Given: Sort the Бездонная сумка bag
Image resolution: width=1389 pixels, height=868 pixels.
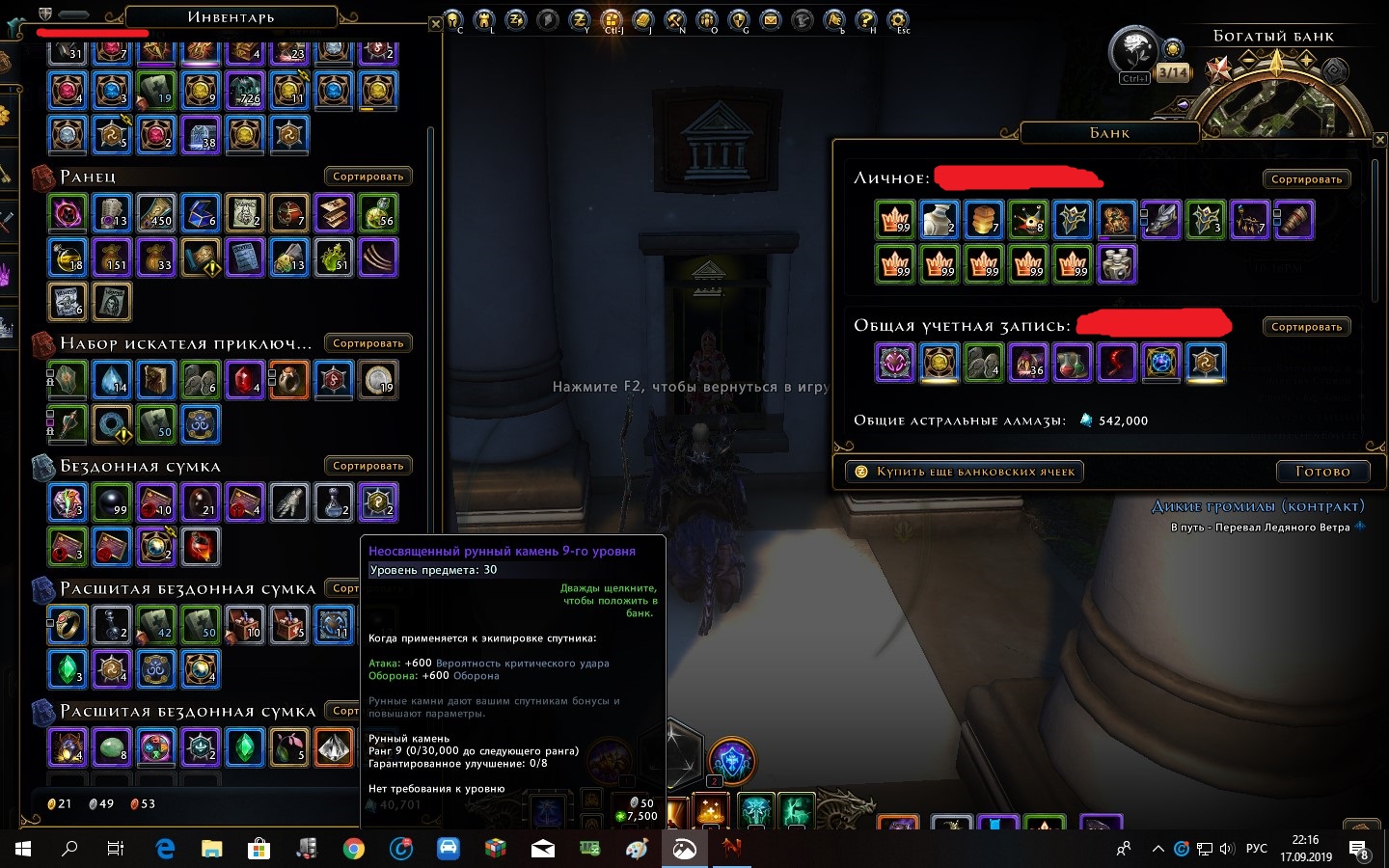Looking at the screenshot, I should [x=368, y=466].
